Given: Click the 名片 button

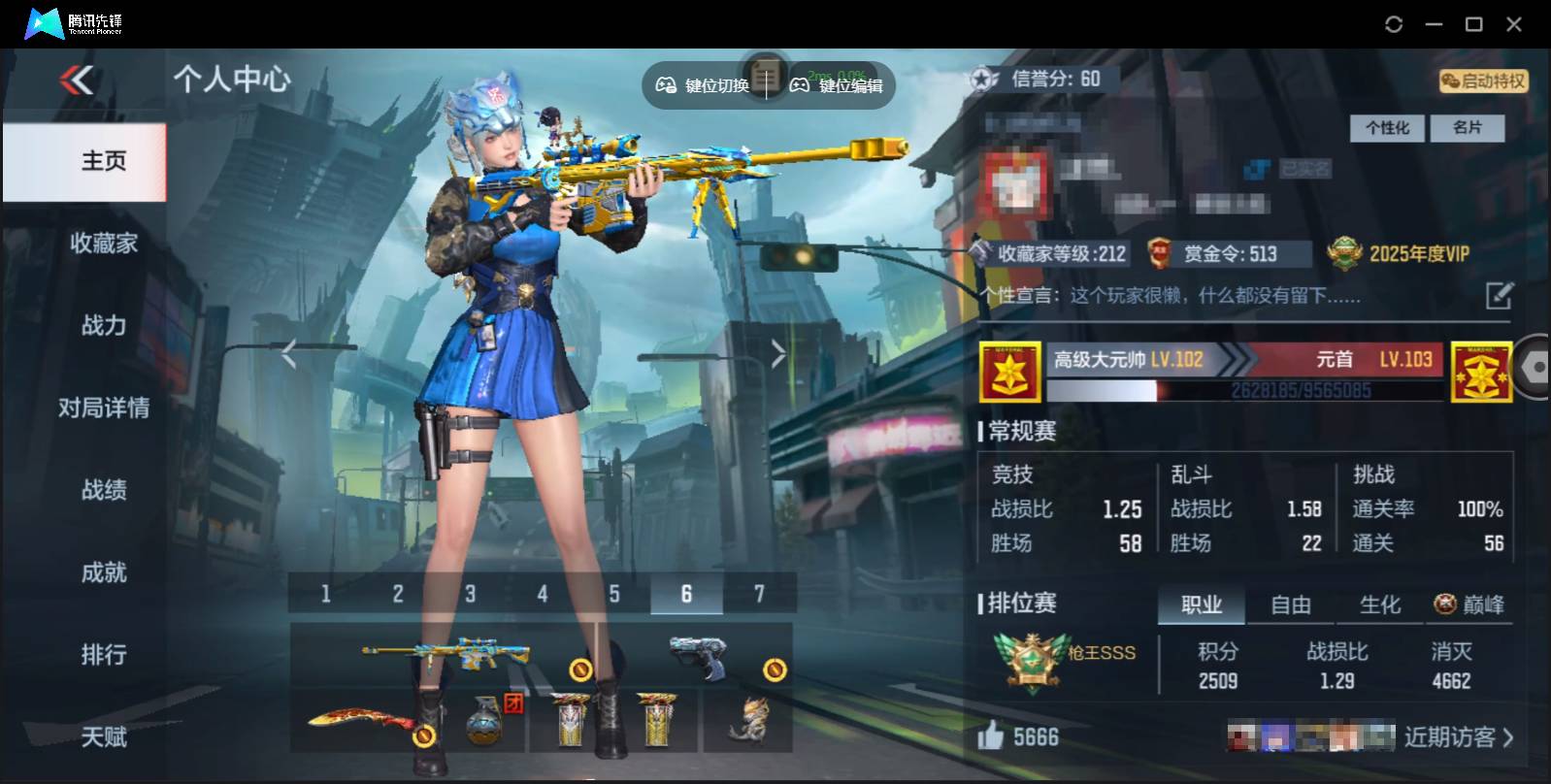Looking at the screenshot, I should pos(1468,128).
